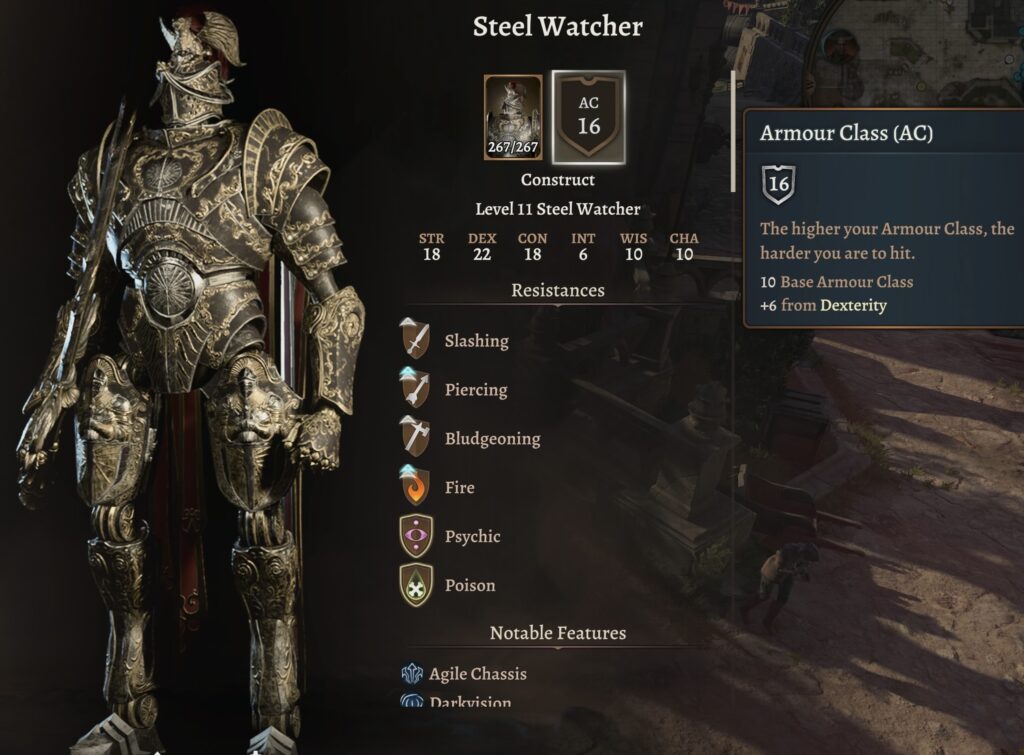Select the Steel Watcher portrait thumbnail

pos(513,118)
